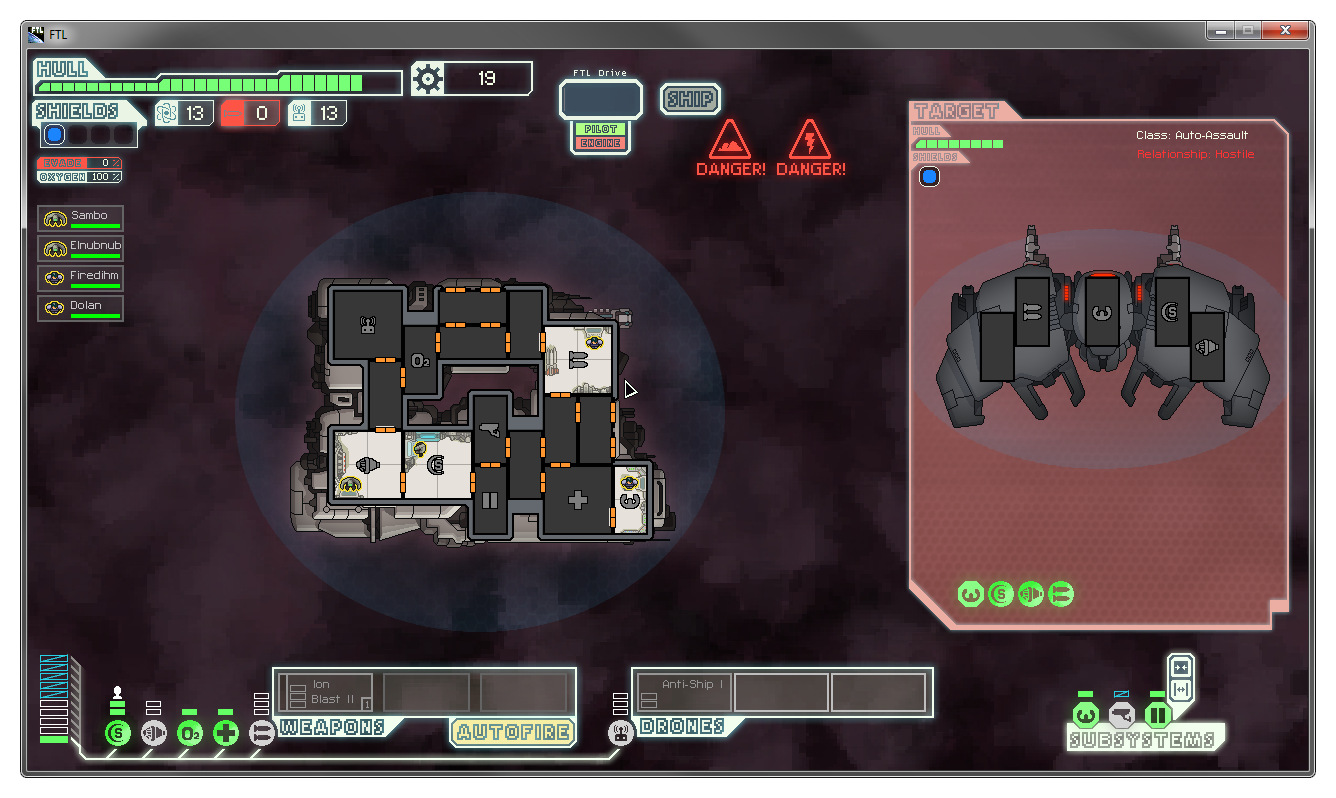Toggle the AUTOFIRE button
The width and height of the screenshot is (1336, 798).
(x=513, y=732)
